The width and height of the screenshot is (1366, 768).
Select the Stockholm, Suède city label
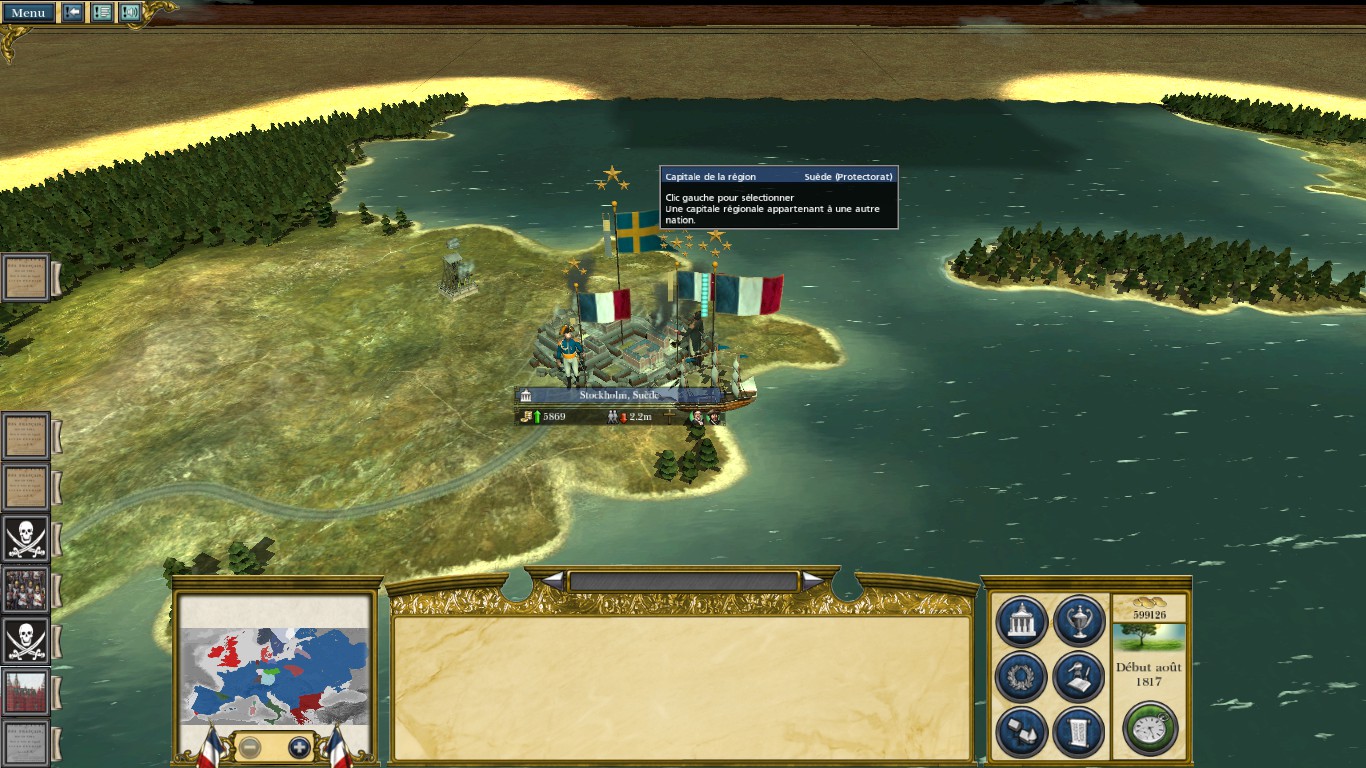point(618,395)
